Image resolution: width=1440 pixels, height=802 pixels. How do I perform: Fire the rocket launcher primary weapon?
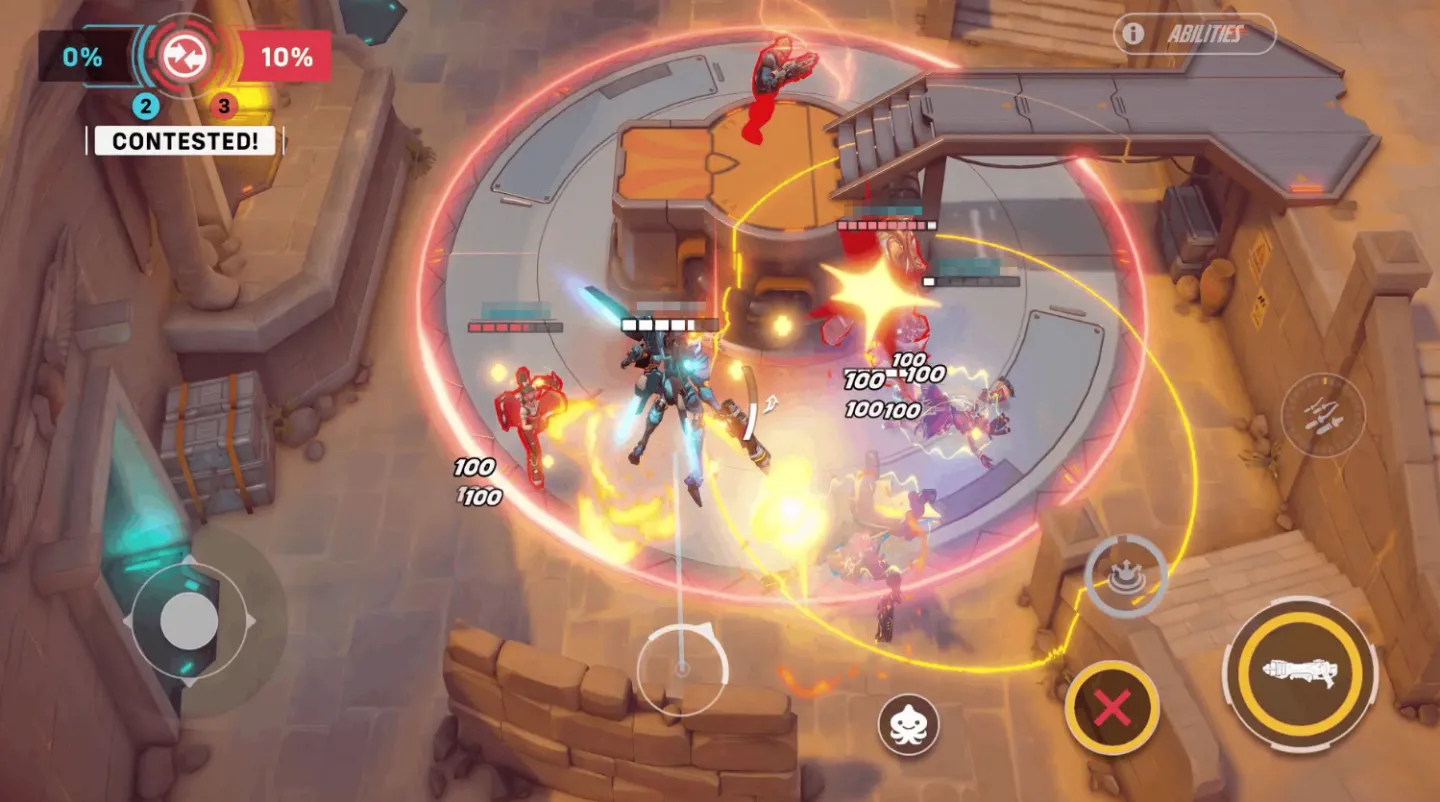[1300, 670]
